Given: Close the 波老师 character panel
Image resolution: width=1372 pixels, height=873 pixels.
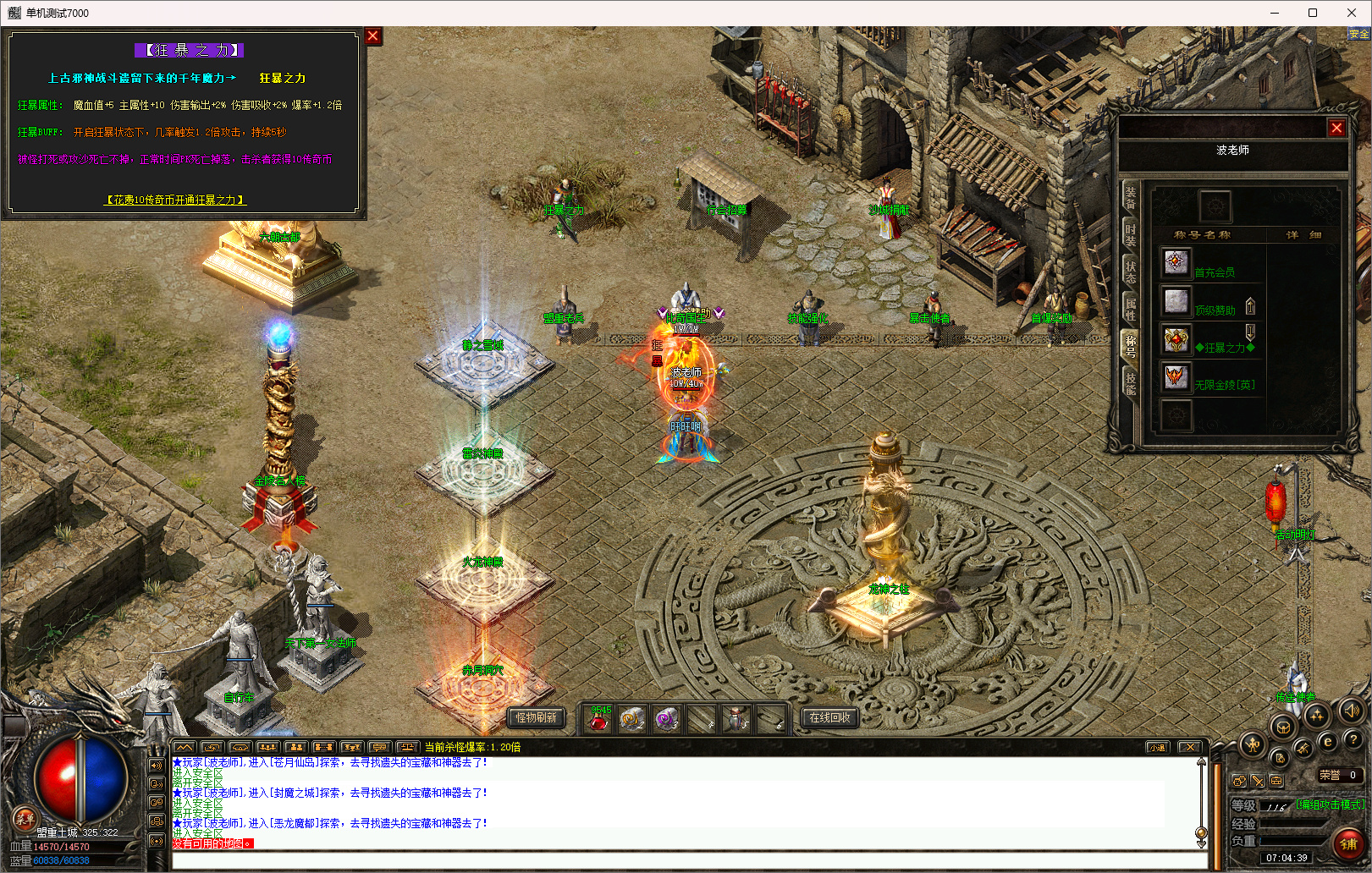Looking at the screenshot, I should [1336, 129].
